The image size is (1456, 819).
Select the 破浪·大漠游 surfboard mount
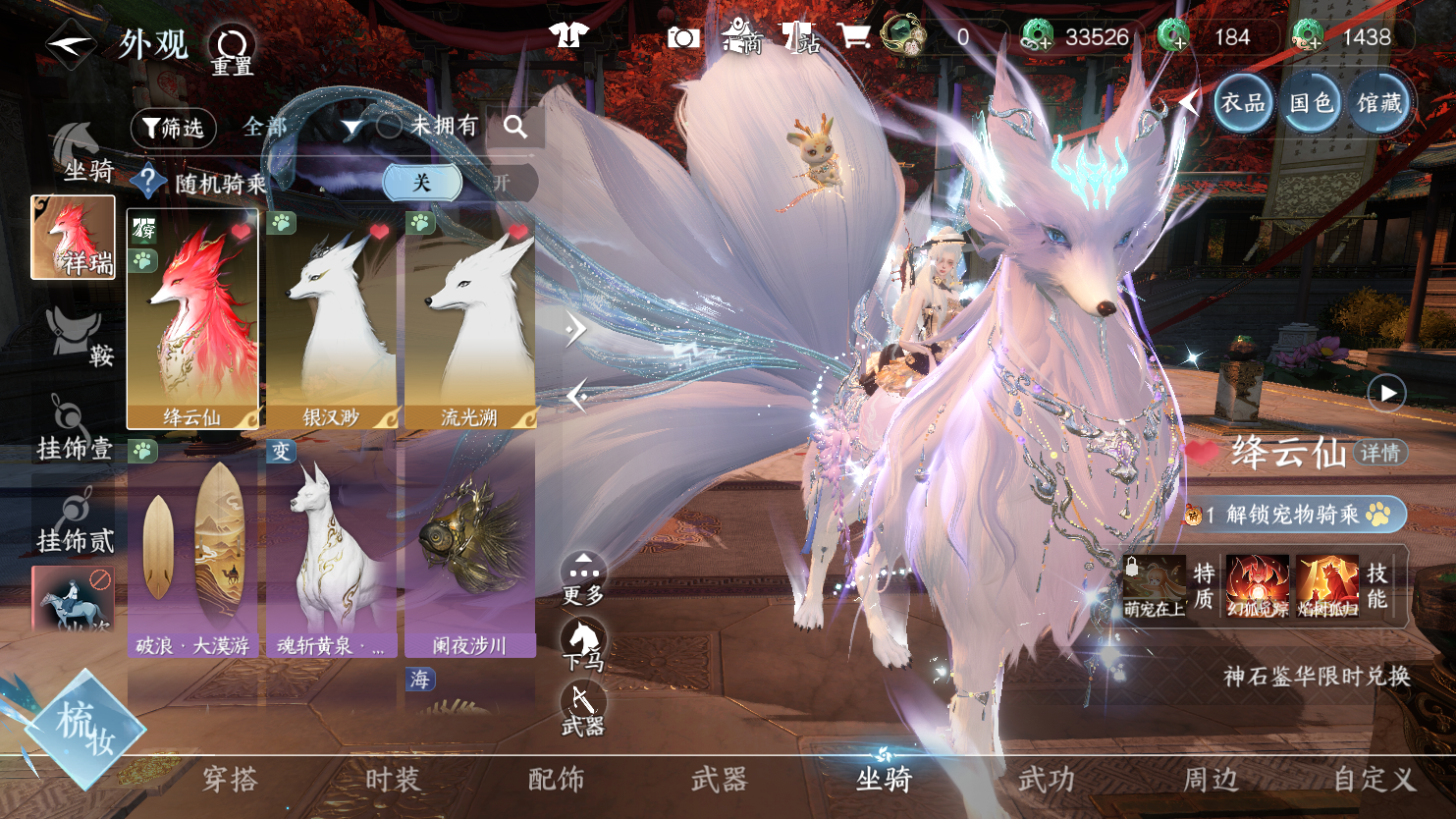pyautogui.click(x=192, y=550)
